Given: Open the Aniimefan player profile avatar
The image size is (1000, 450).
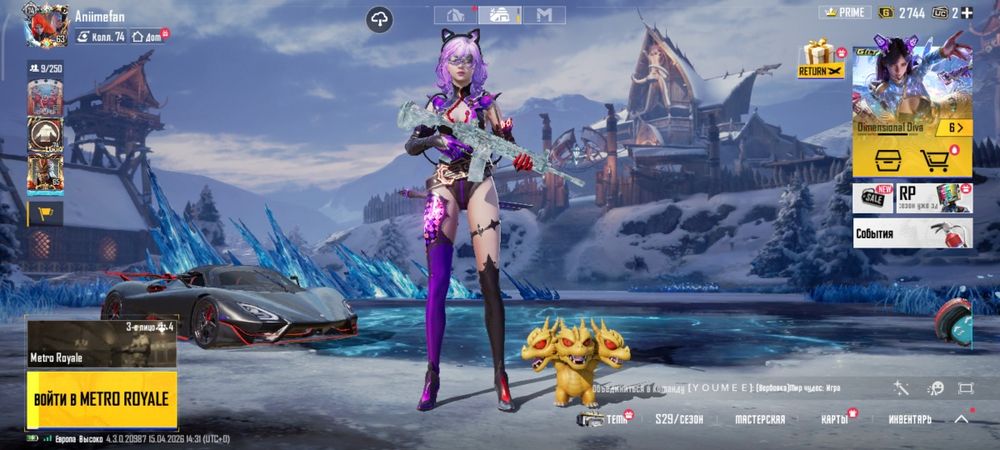Looking at the screenshot, I should pos(45,24).
